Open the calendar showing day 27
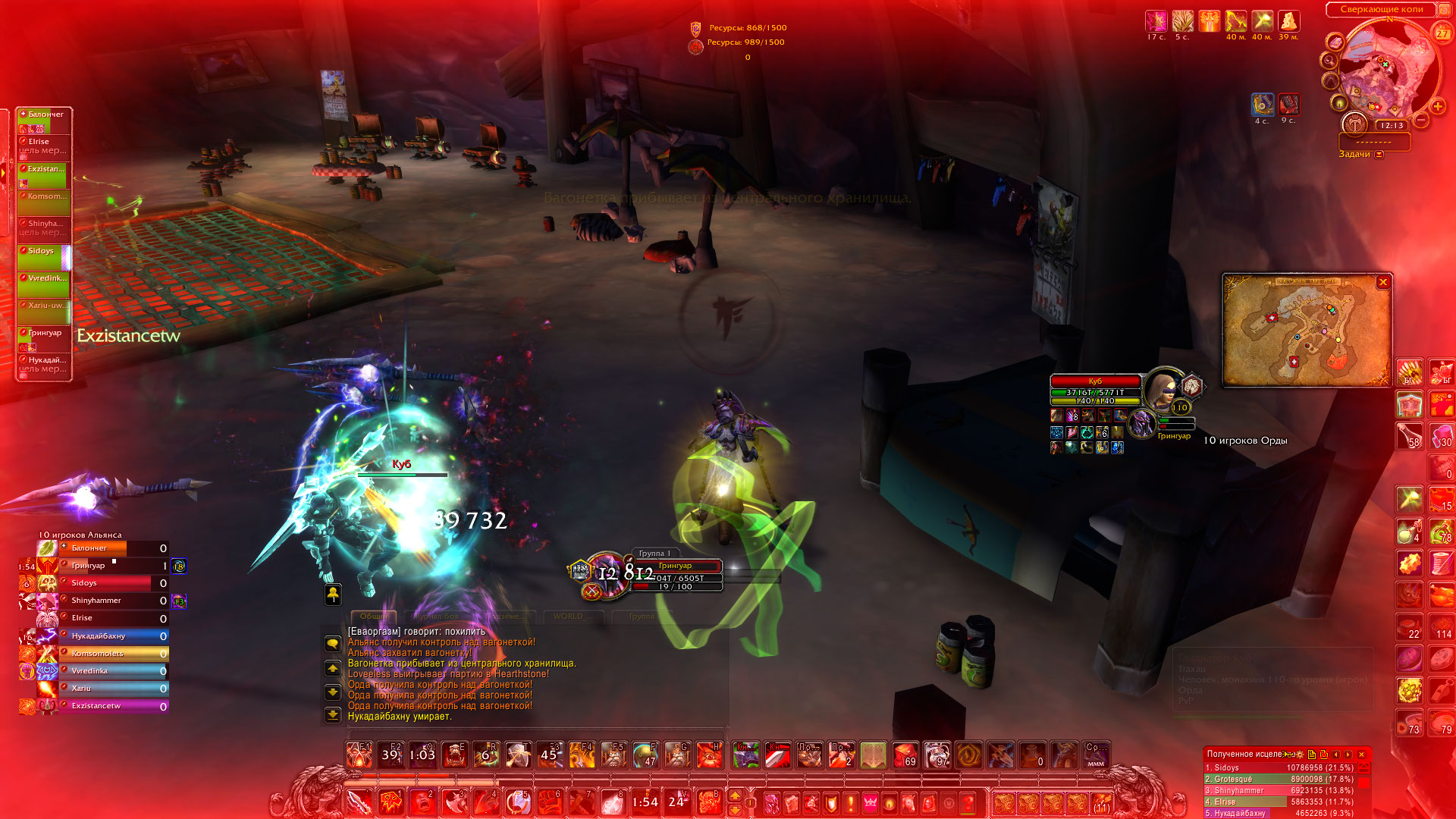The width and height of the screenshot is (1456, 819). click(x=1442, y=33)
